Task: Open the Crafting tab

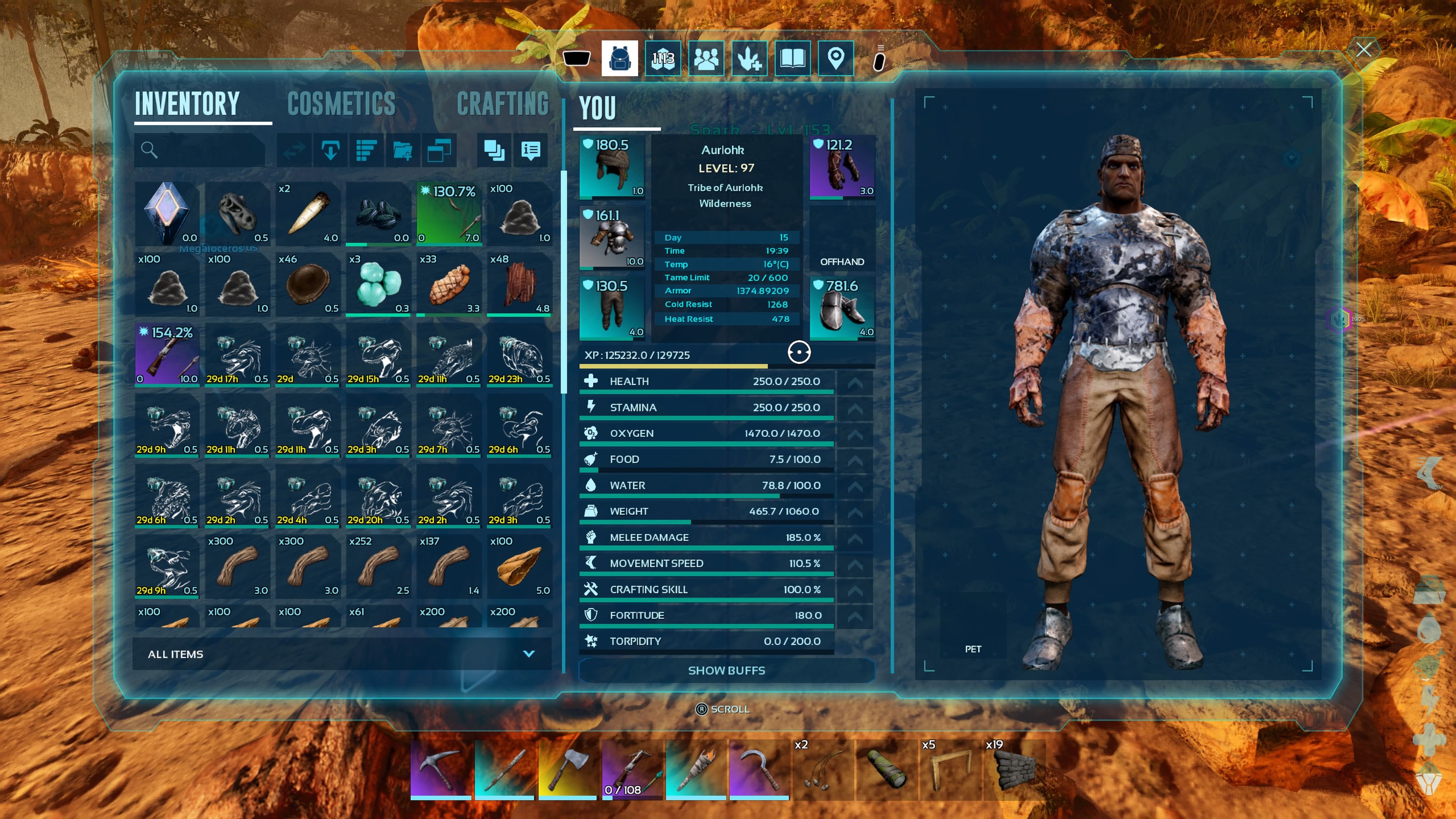Action: pos(502,104)
